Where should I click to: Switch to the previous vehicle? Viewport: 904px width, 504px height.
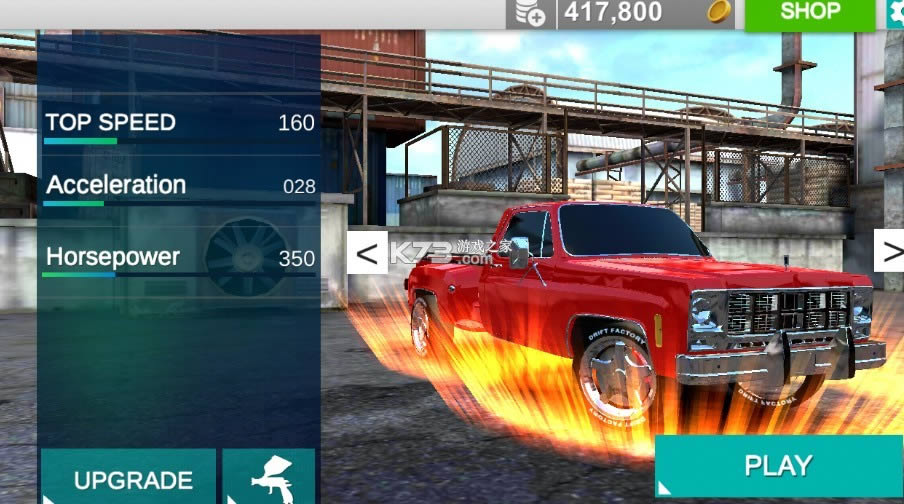tap(367, 253)
